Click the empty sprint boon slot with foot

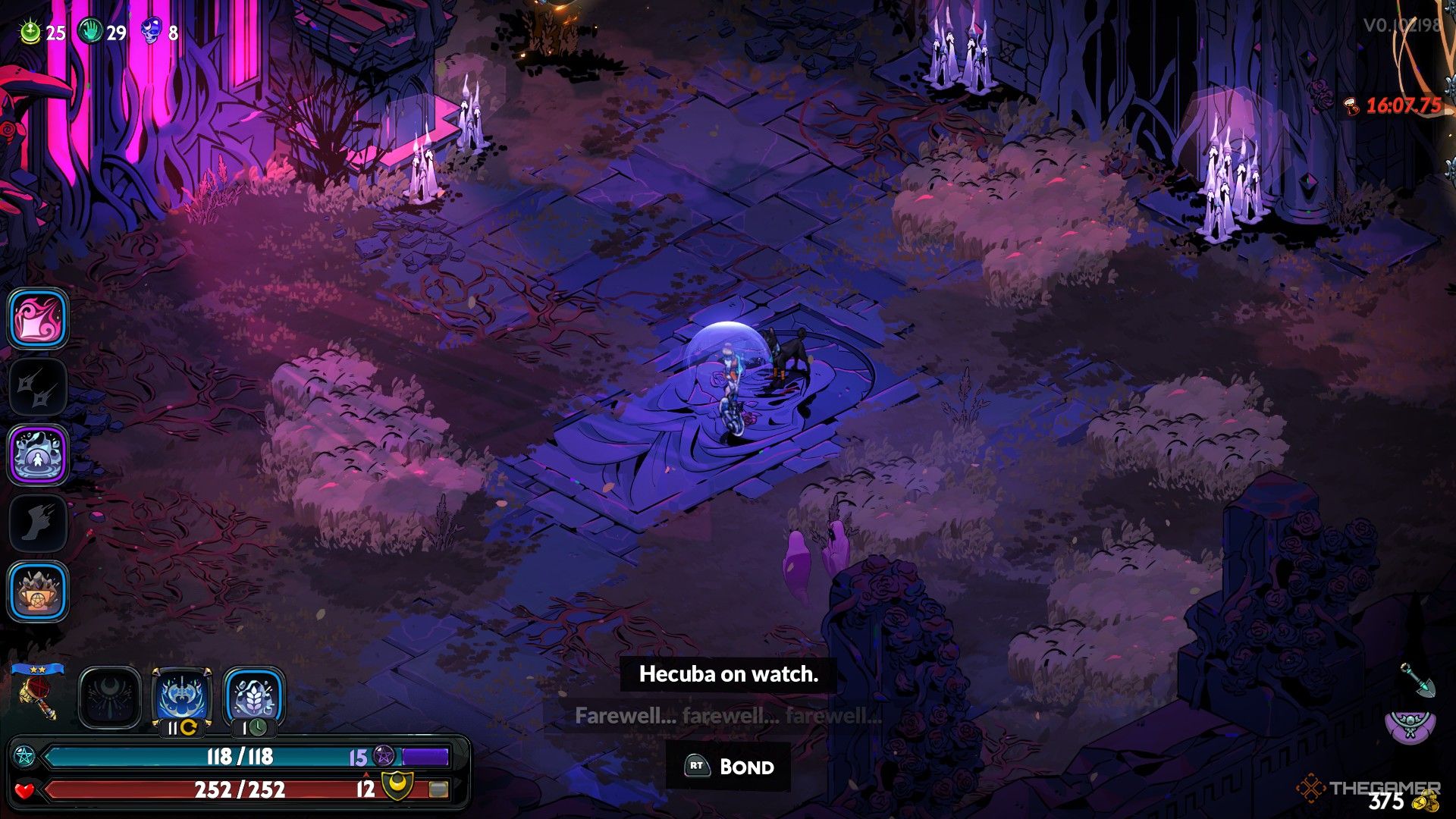point(39,523)
